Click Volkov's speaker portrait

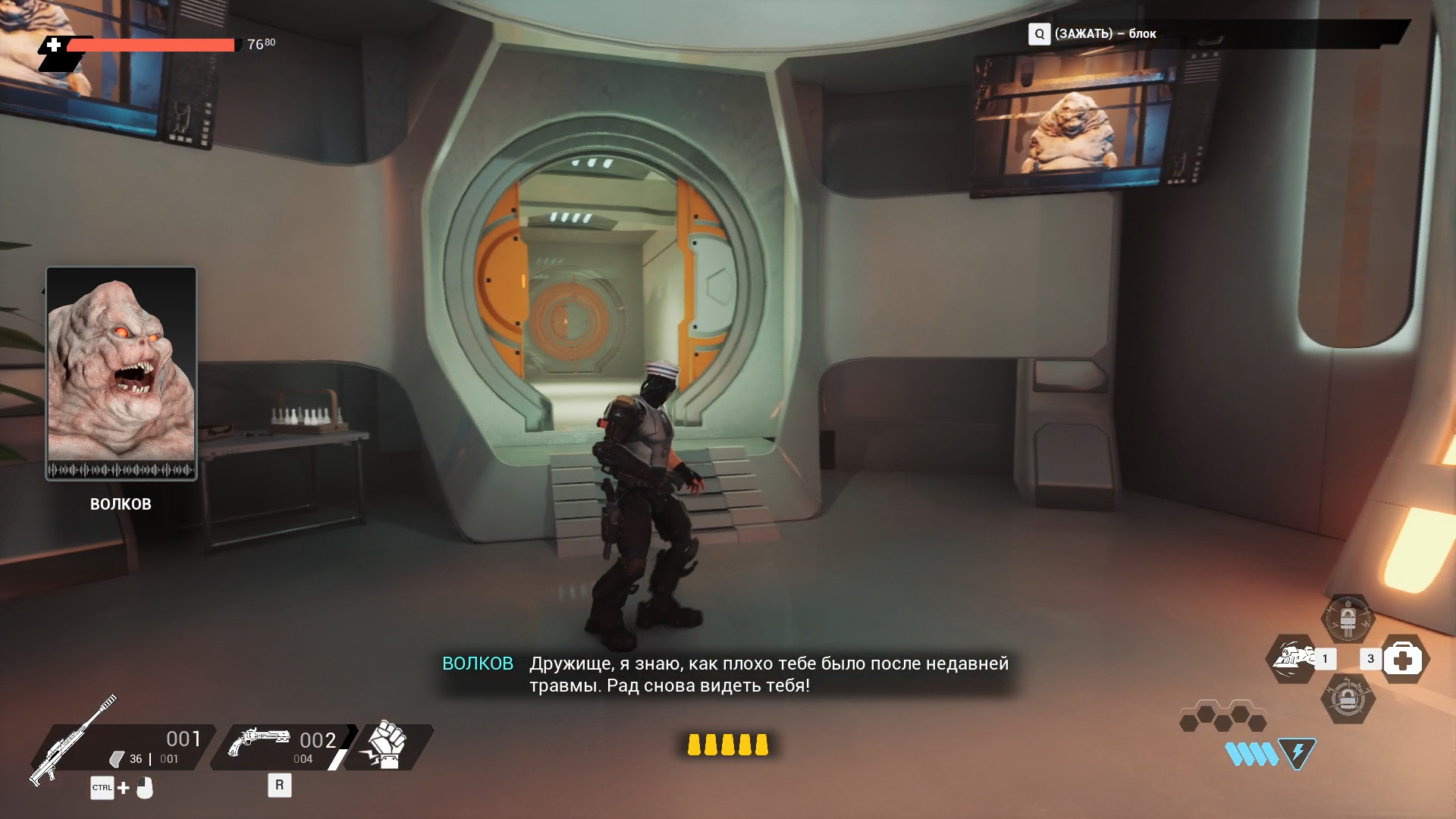click(x=121, y=373)
